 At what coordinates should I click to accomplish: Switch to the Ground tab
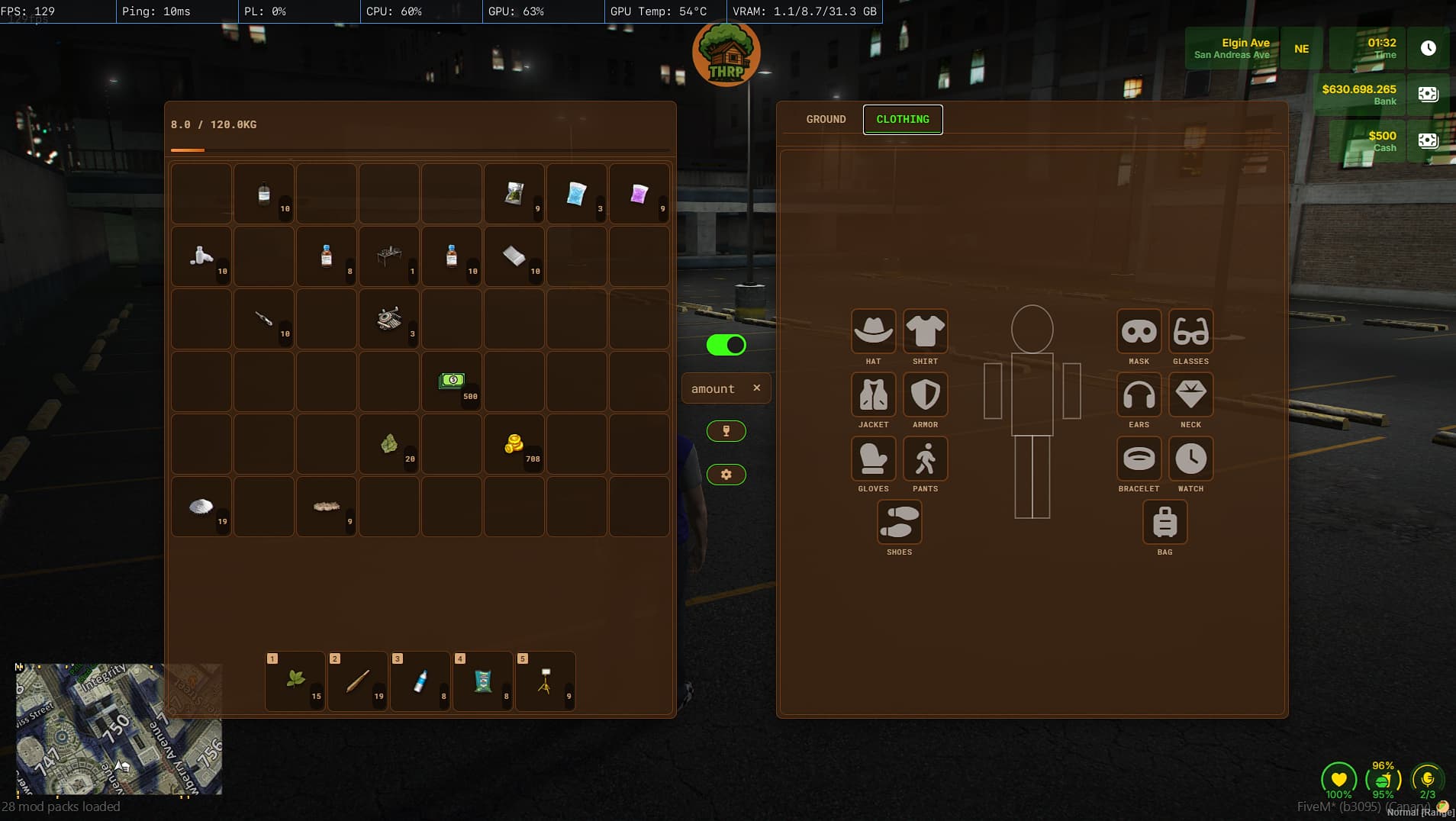tap(826, 119)
